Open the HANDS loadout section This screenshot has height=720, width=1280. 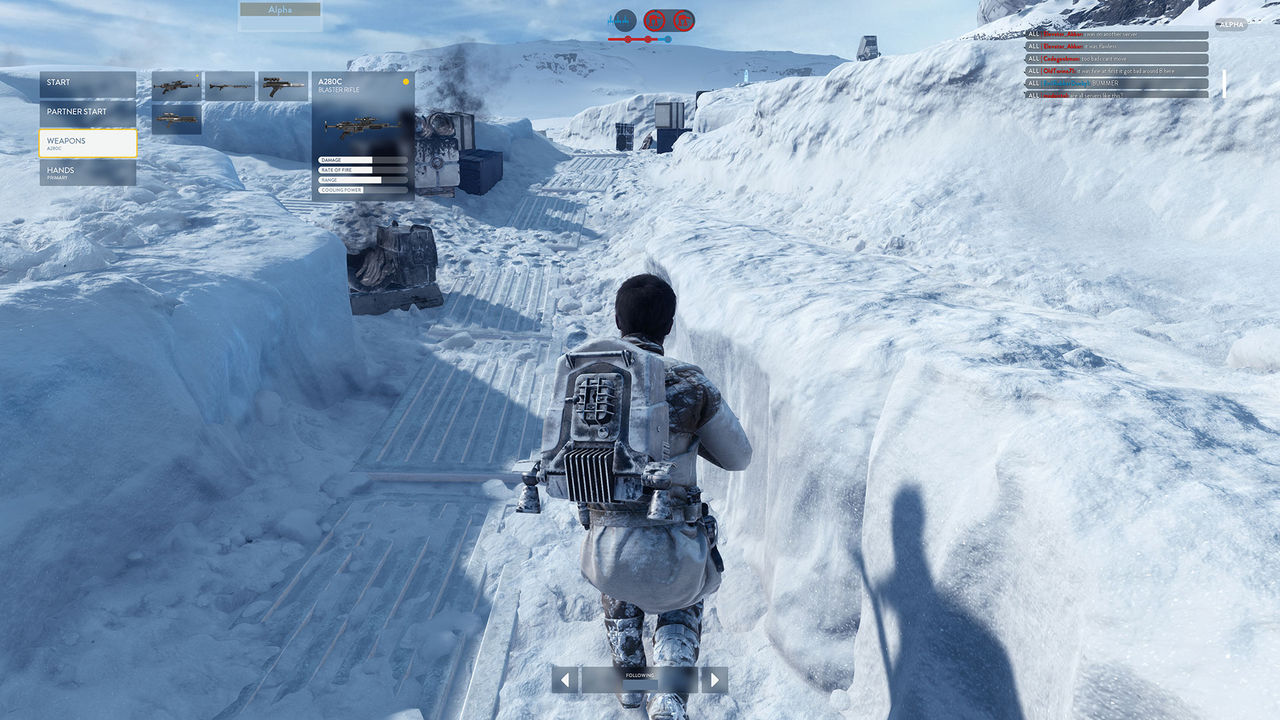pos(87,173)
